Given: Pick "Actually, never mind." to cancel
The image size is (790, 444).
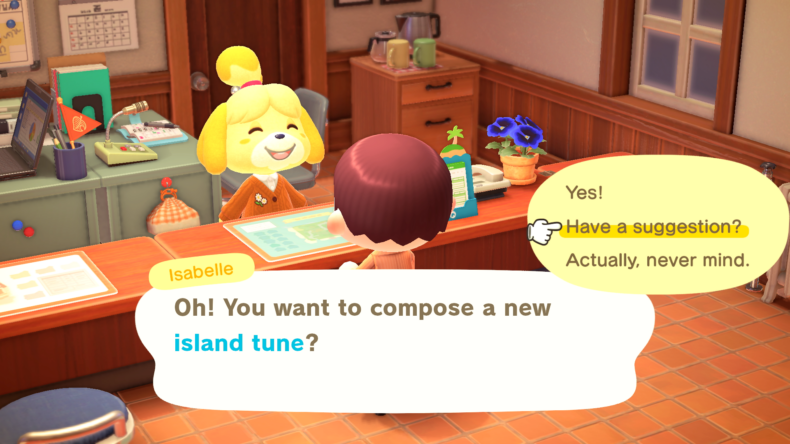Looking at the screenshot, I should pos(657,261).
